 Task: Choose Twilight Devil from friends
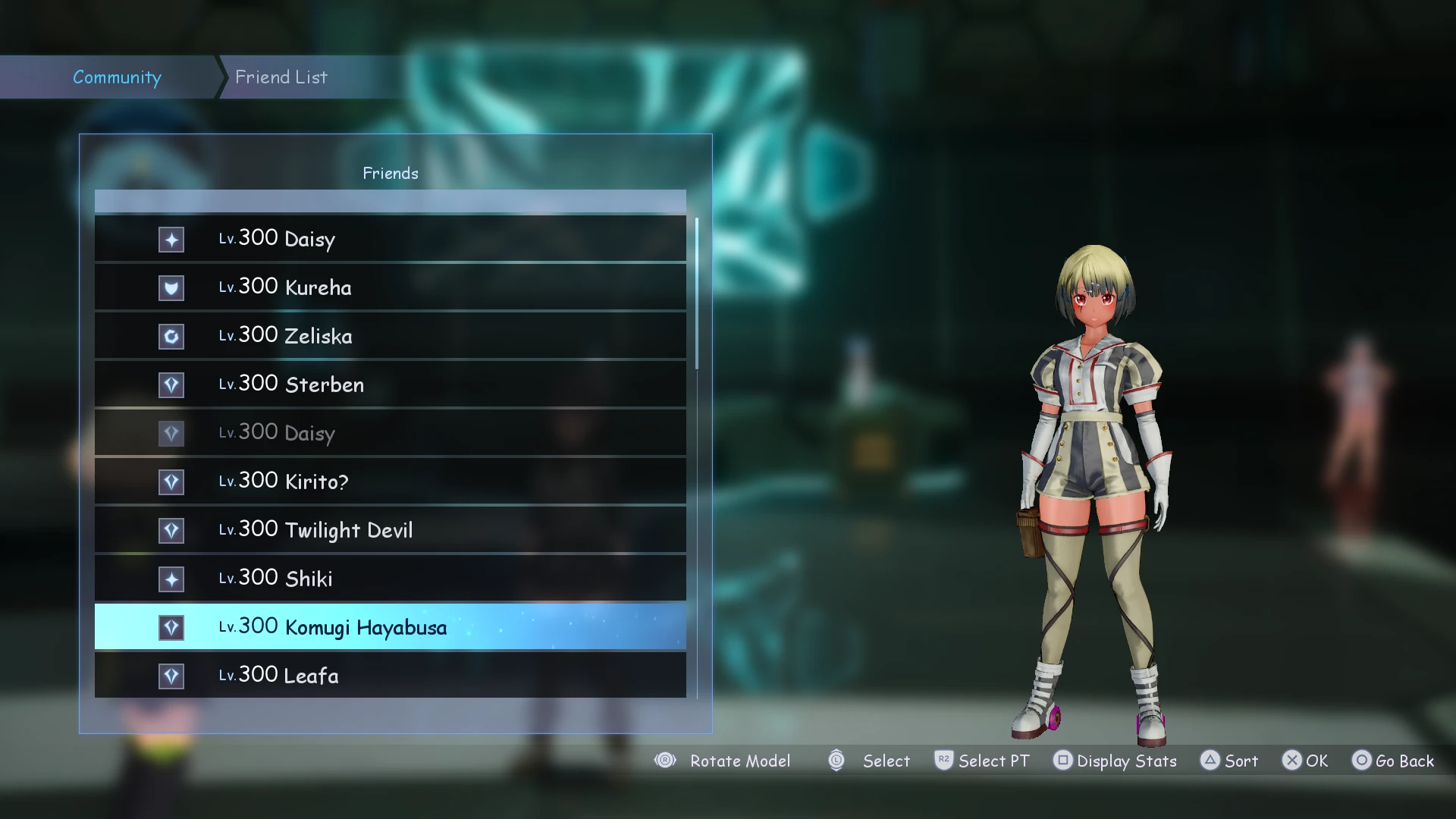(x=390, y=530)
